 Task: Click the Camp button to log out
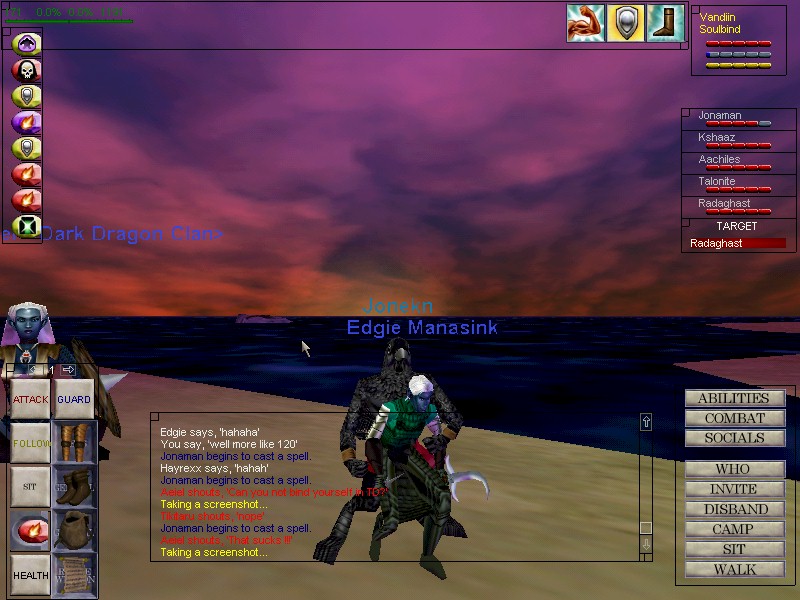click(x=734, y=529)
